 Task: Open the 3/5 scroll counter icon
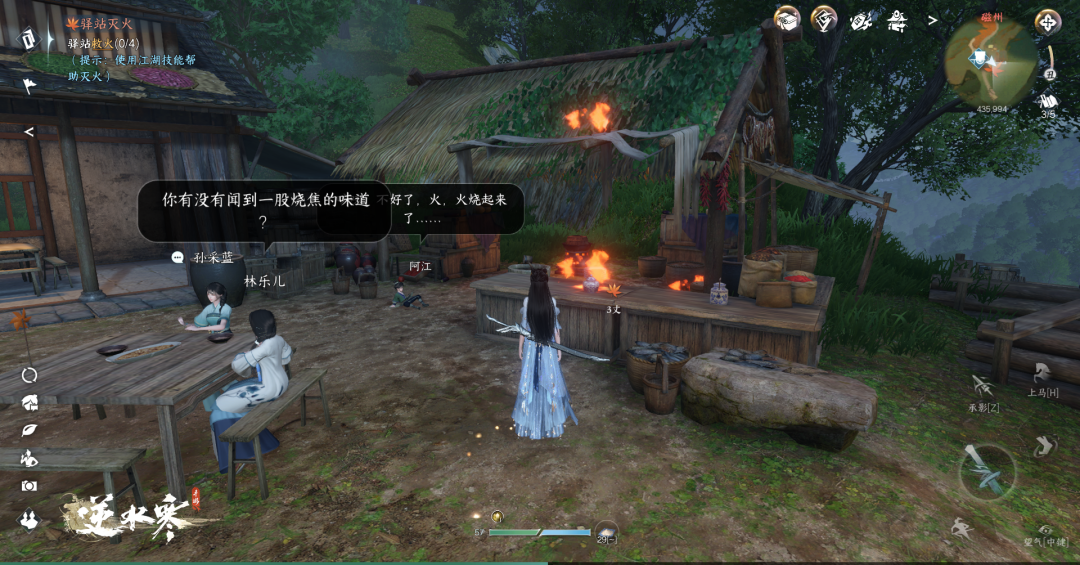pyautogui.click(x=1048, y=102)
